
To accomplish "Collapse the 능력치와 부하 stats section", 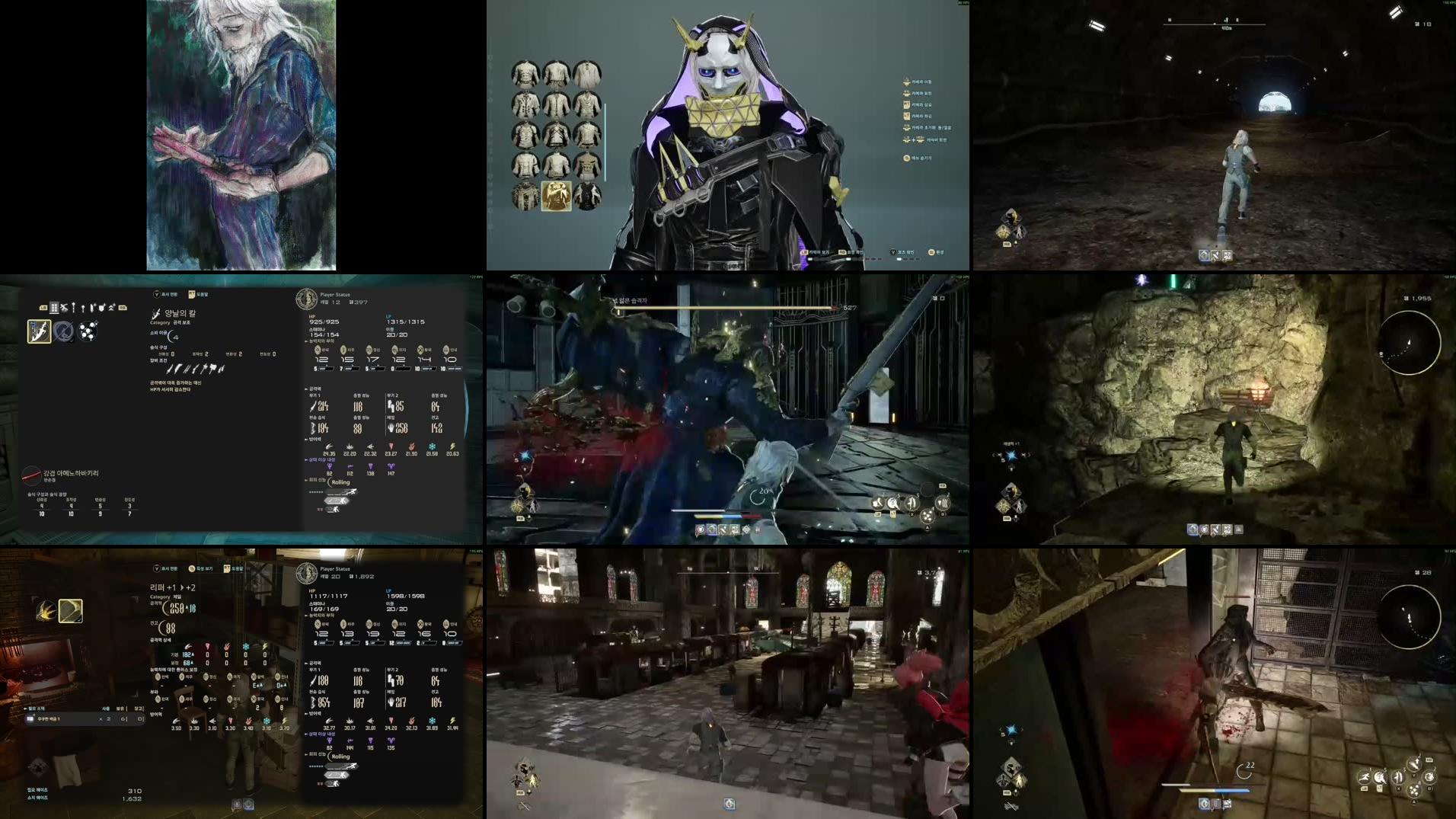I will click(317, 341).
